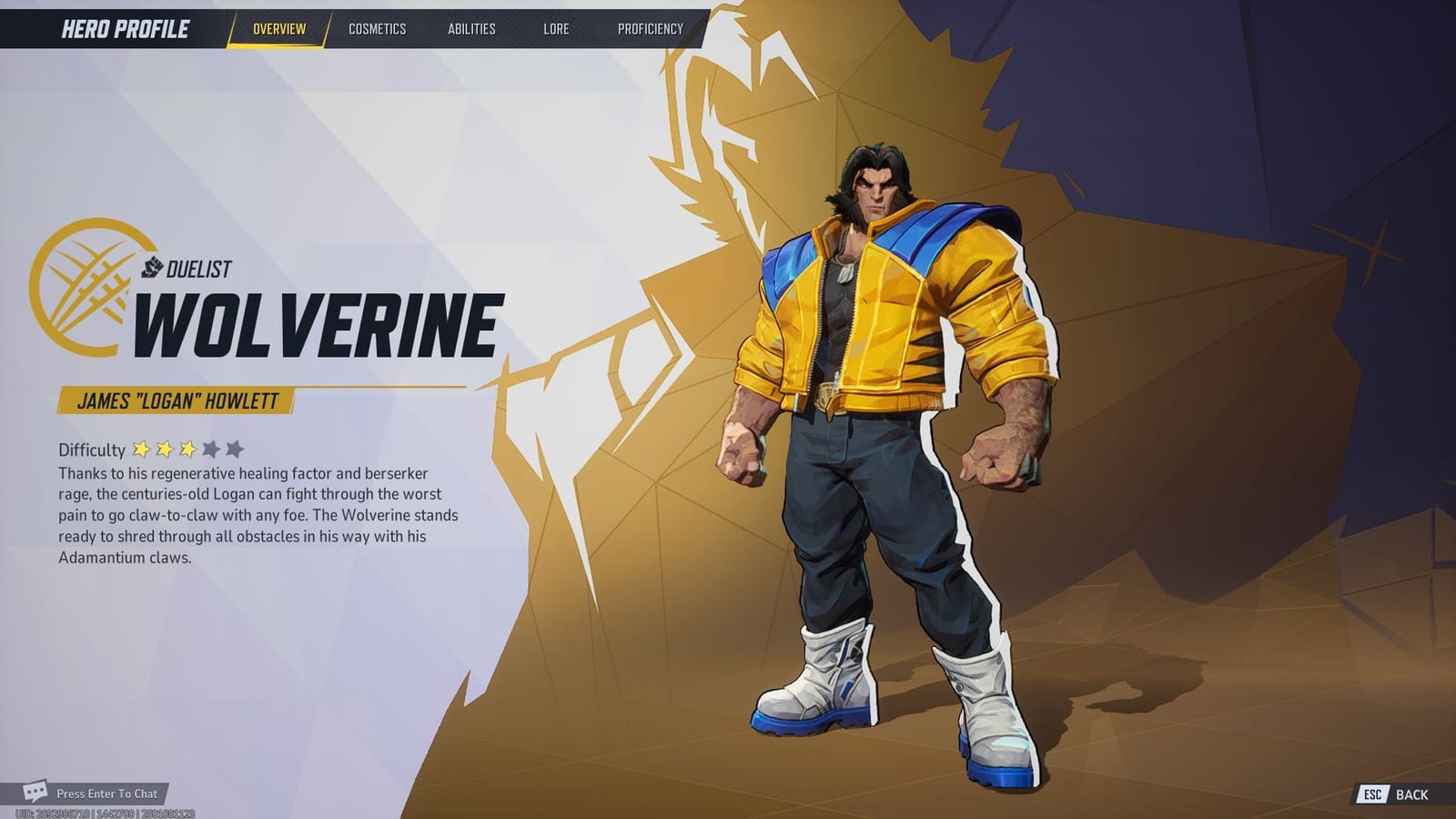
Task: Click the first difficulty star
Action: point(141,448)
